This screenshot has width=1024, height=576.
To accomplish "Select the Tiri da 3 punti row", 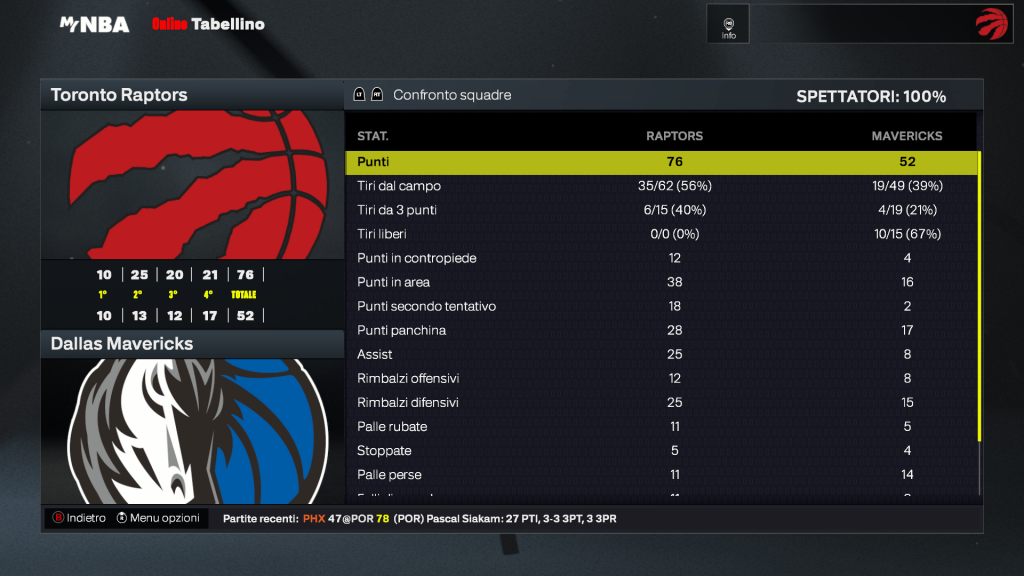I will [x=660, y=210].
